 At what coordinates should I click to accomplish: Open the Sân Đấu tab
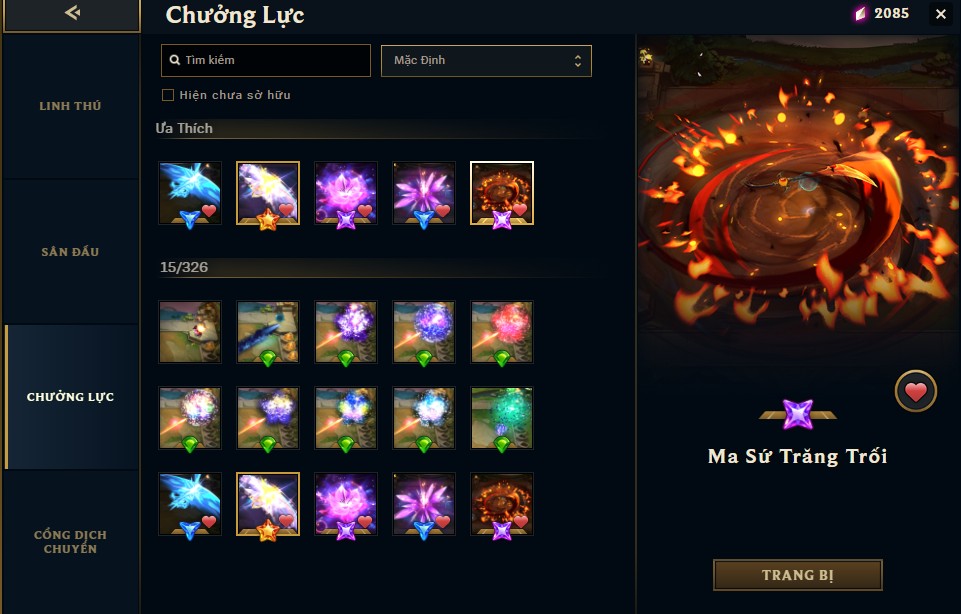70,251
